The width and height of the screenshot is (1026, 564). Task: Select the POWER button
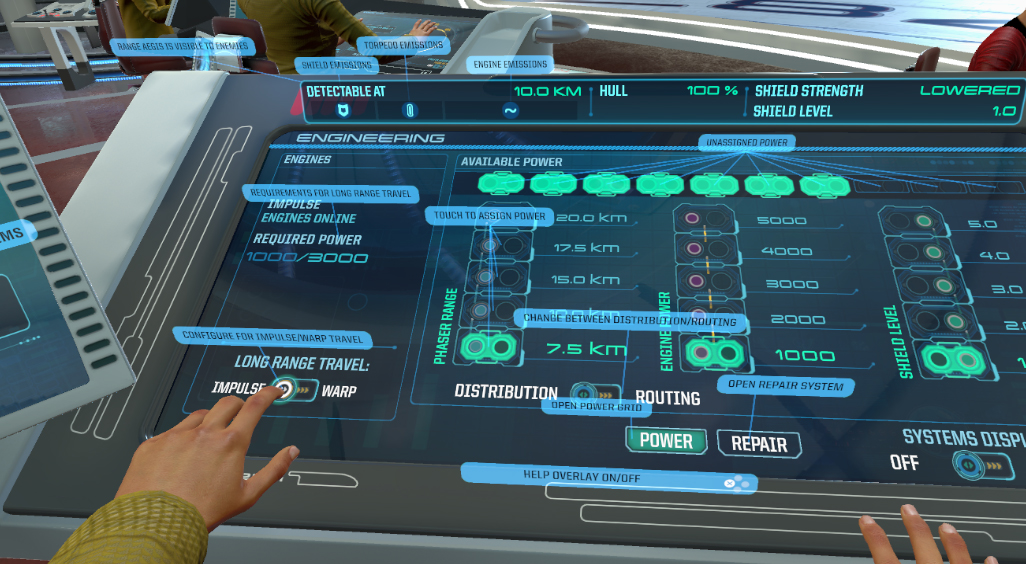coord(666,440)
